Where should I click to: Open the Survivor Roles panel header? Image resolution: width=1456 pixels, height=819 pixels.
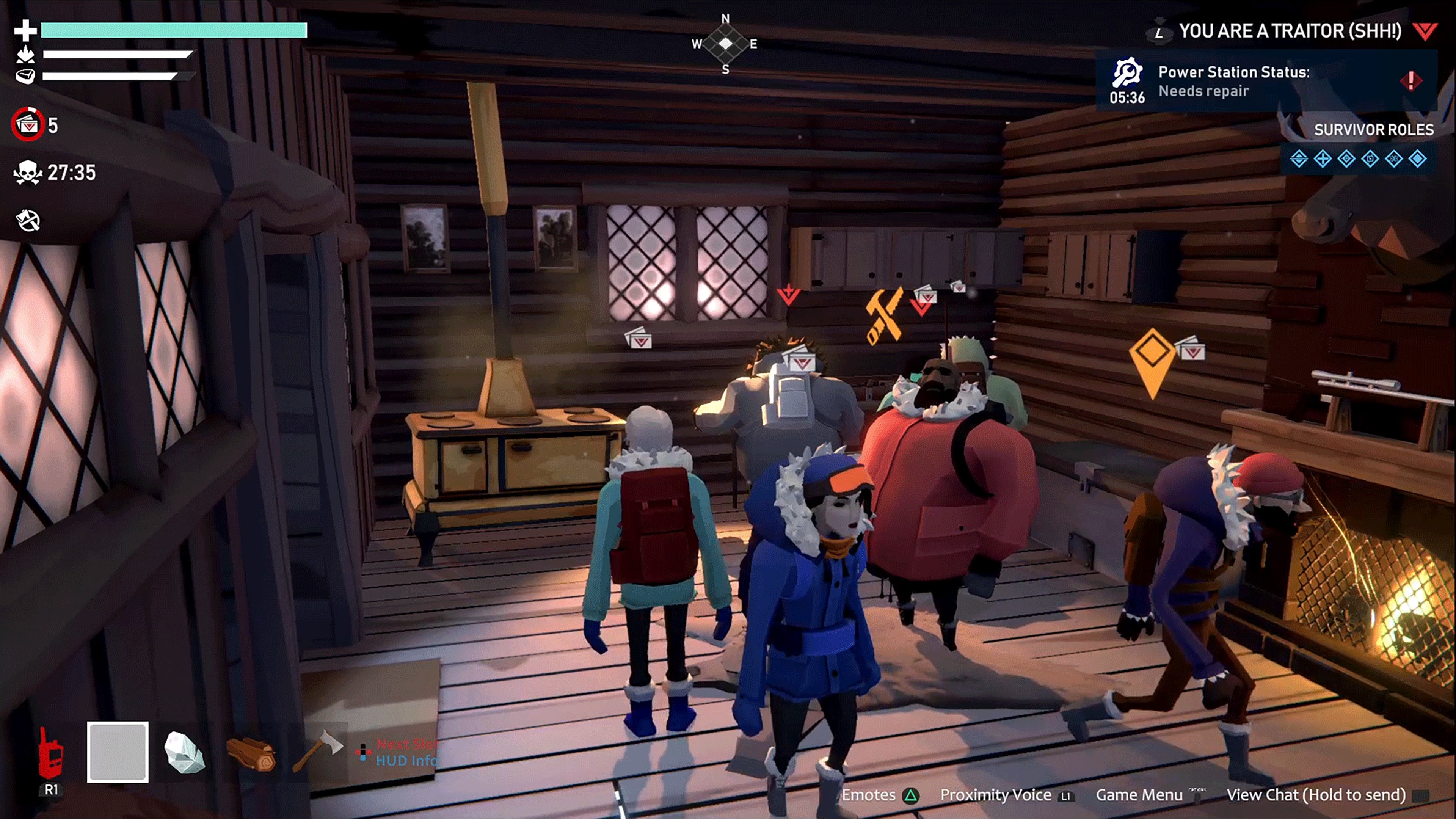(x=1372, y=129)
